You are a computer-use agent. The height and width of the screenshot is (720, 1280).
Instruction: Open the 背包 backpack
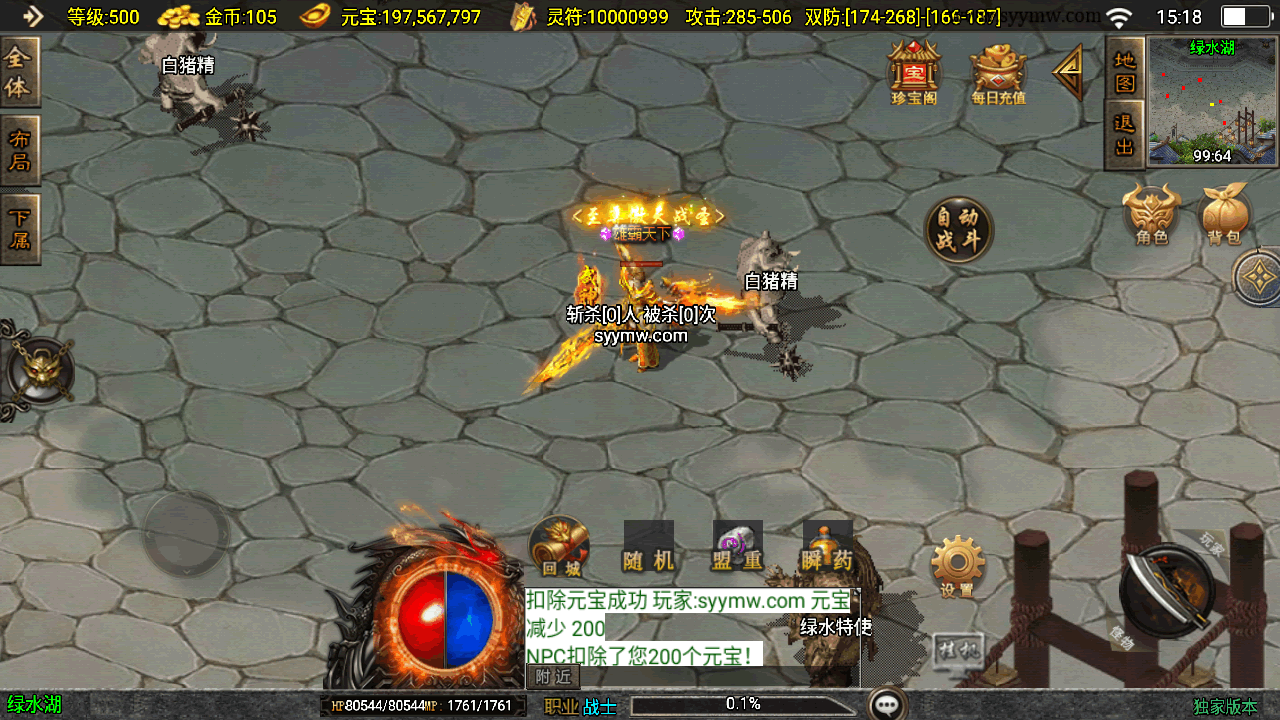[x=1224, y=213]
